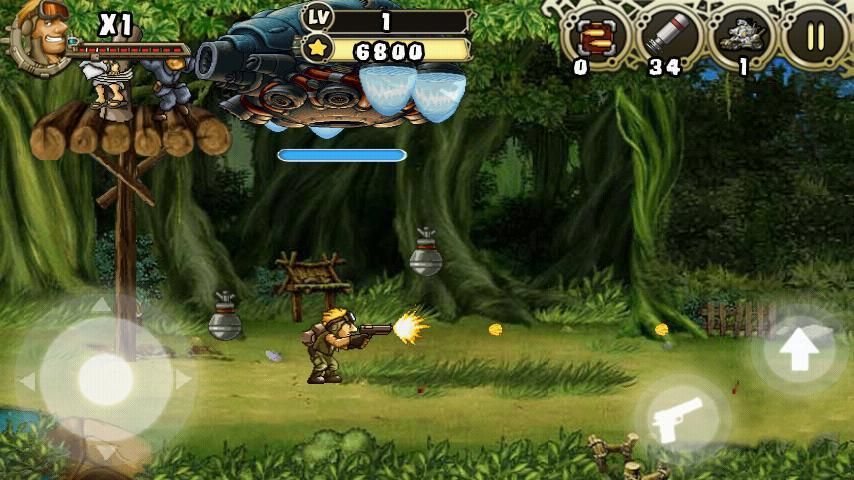Use the grenade canister icon

coord(667,38)
